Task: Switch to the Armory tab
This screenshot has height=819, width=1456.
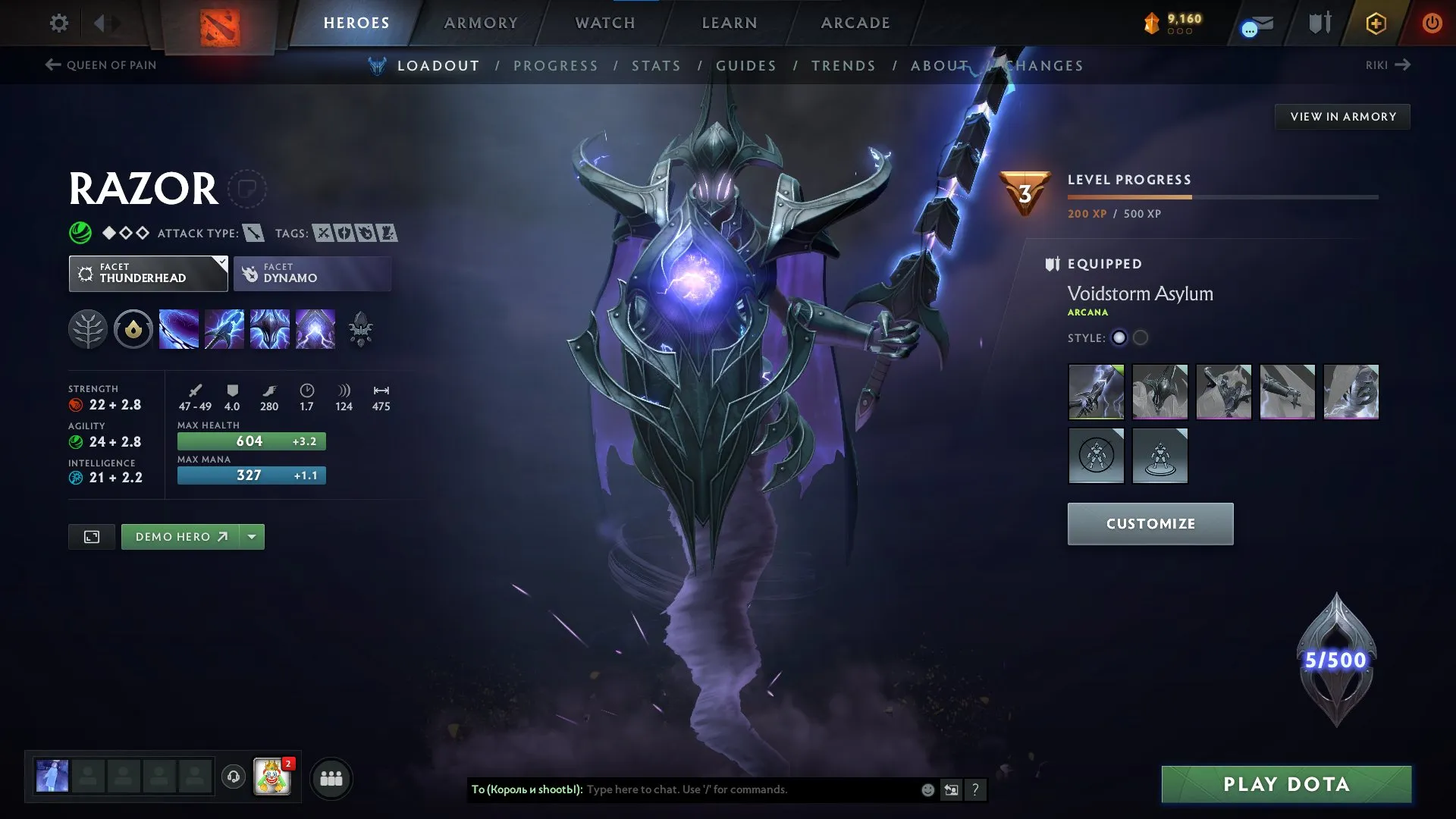Action: (480, 23)
